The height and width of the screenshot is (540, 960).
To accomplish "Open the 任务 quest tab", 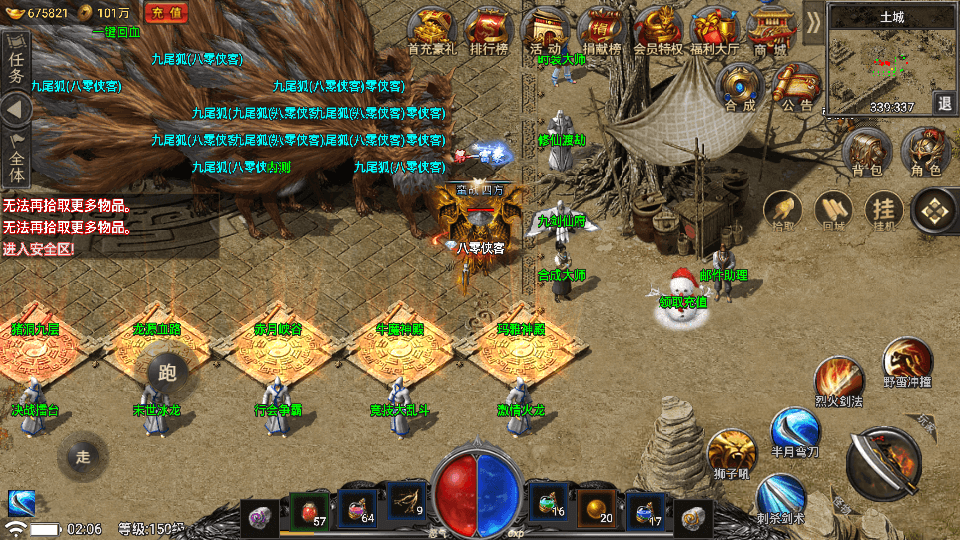I will point(15,62).
